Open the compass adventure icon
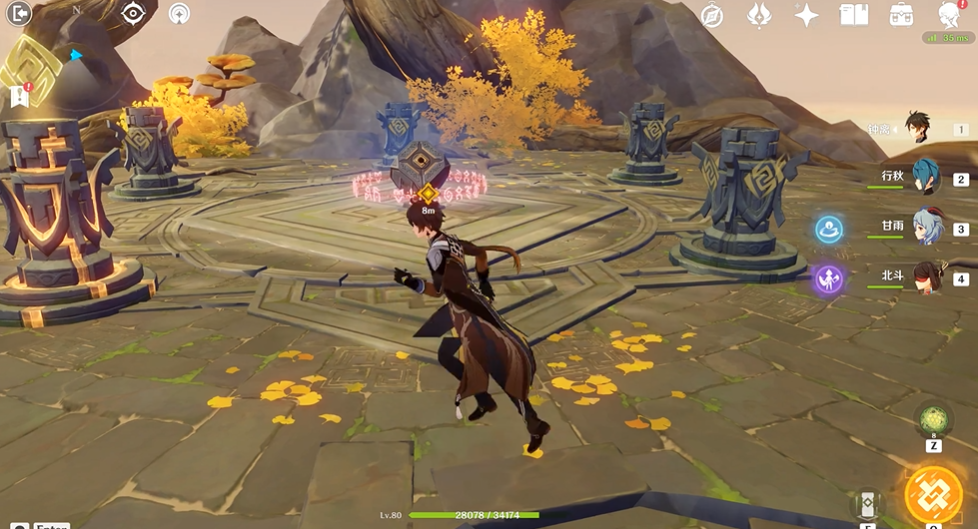Screen dimensions: 978x529 712,15
